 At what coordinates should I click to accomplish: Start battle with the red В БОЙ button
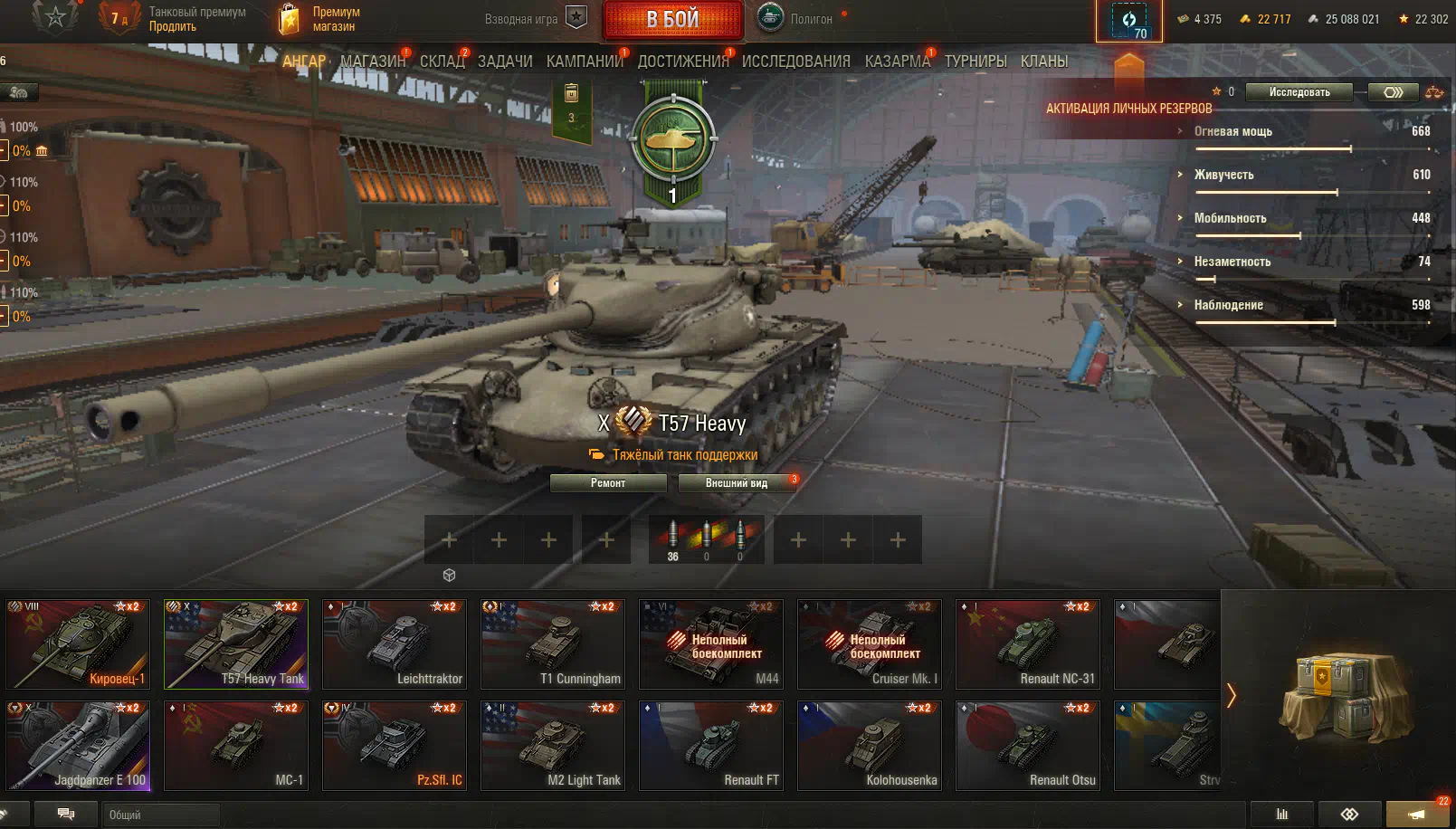point(672,20)
